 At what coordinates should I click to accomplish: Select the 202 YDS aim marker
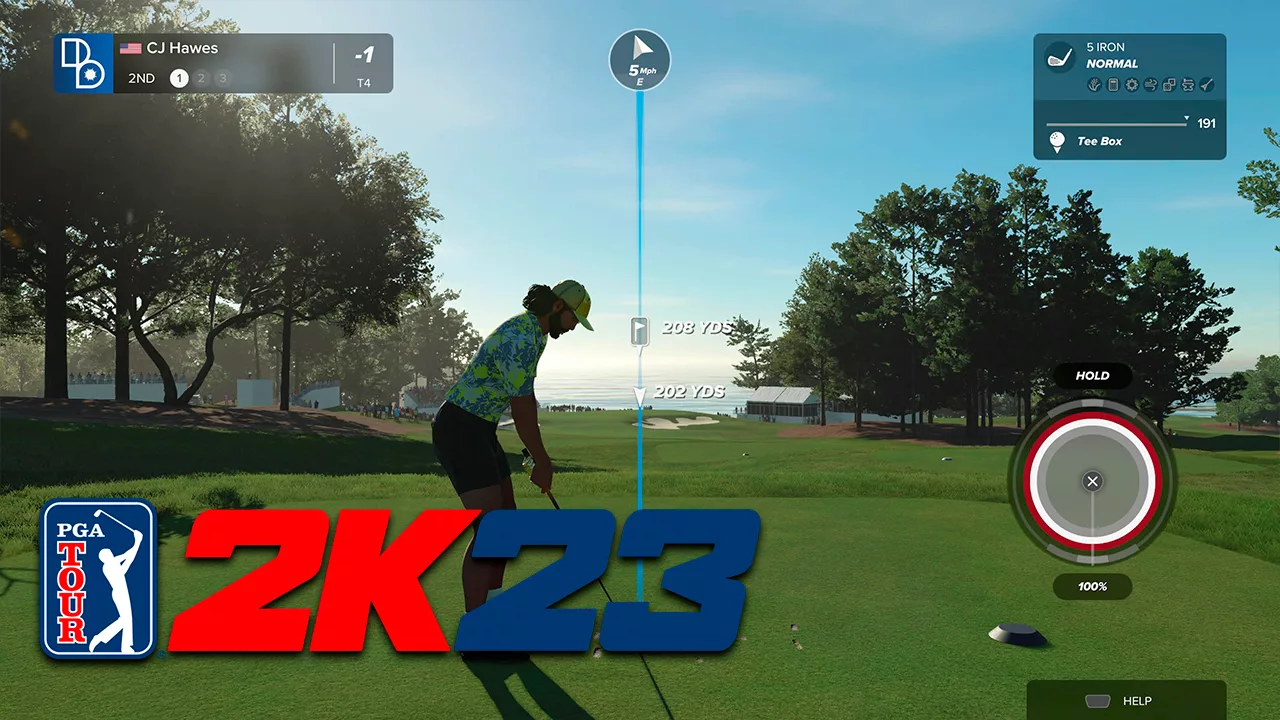(x=641, y=394)
